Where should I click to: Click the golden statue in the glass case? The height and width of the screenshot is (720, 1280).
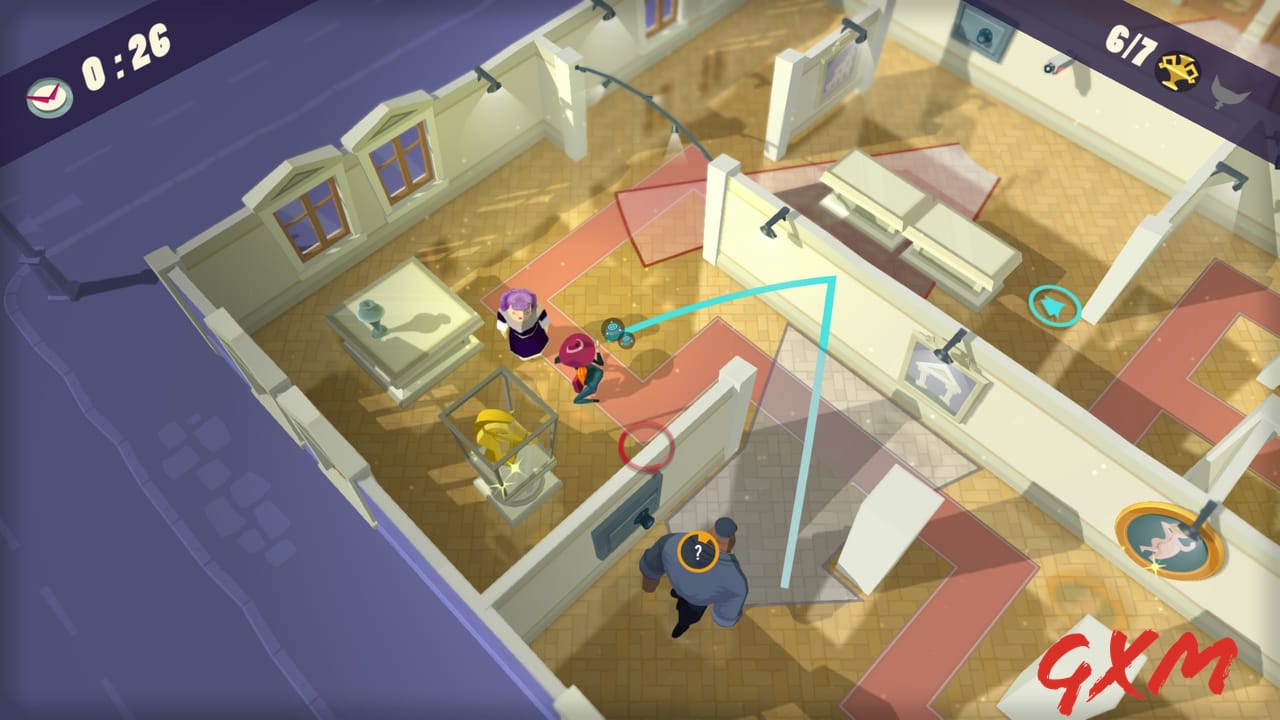(500, 432)
